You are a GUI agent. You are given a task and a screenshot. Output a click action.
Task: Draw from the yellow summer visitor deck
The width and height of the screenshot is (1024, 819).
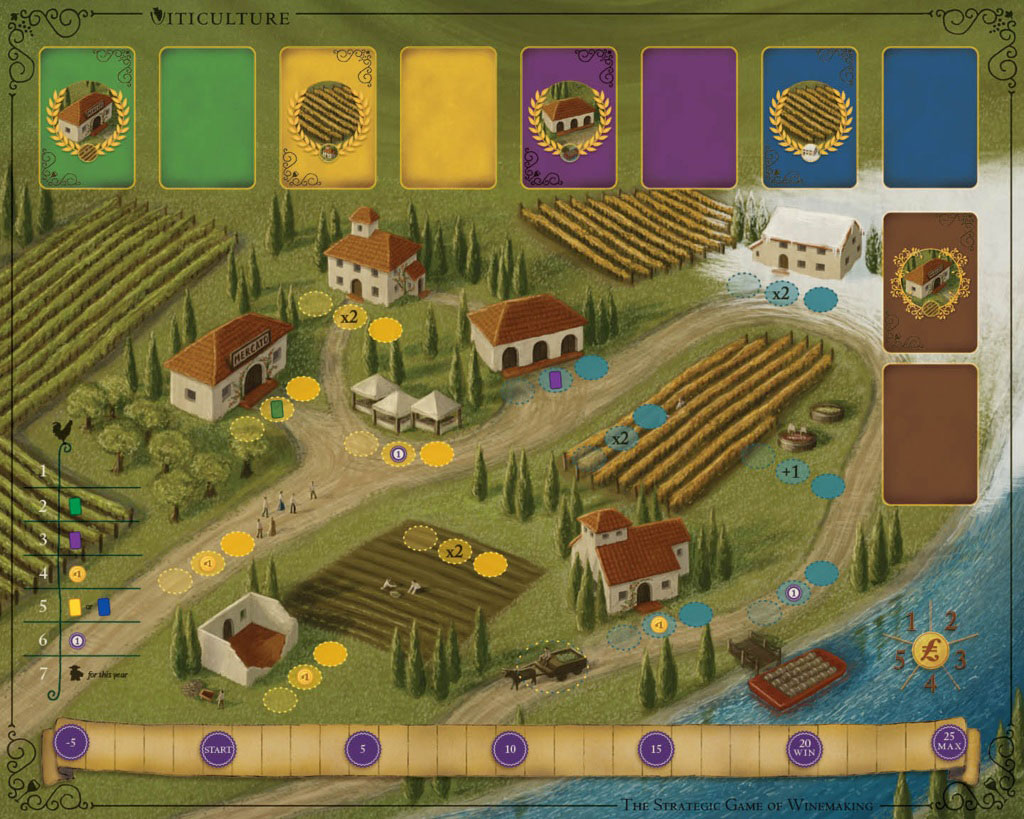327,117
